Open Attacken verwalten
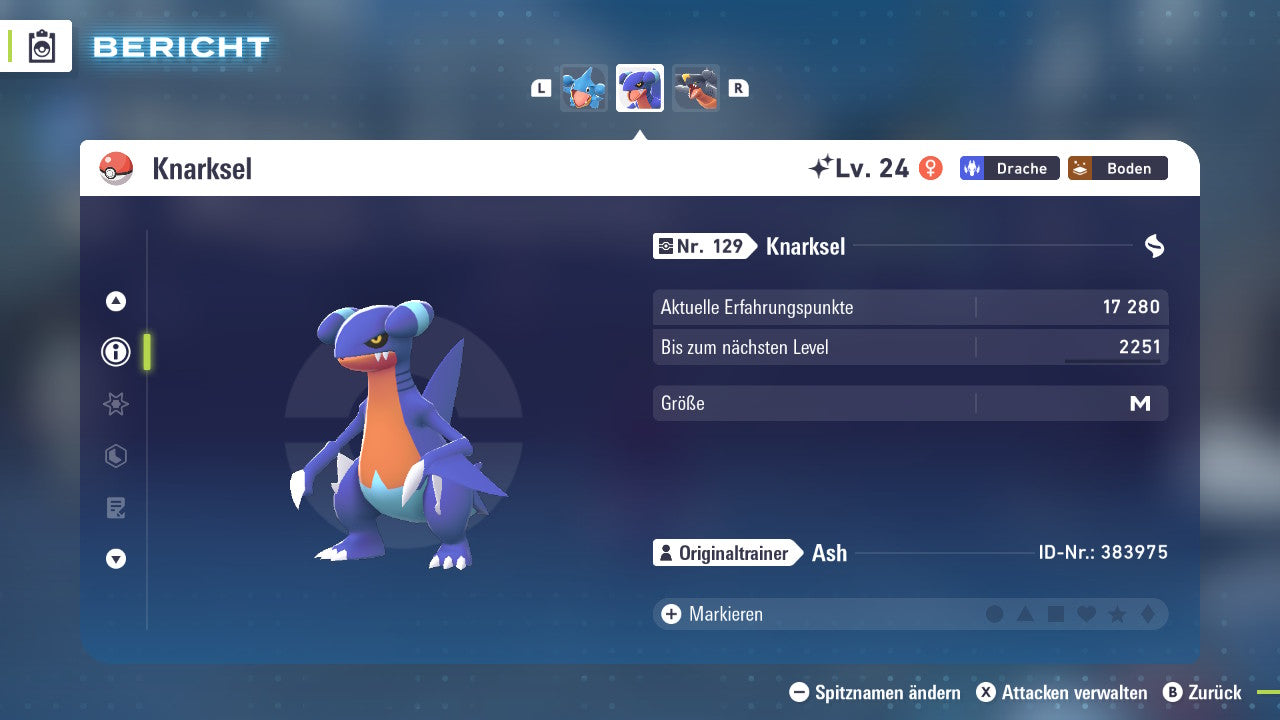1280x720 pixels. 1062,692
